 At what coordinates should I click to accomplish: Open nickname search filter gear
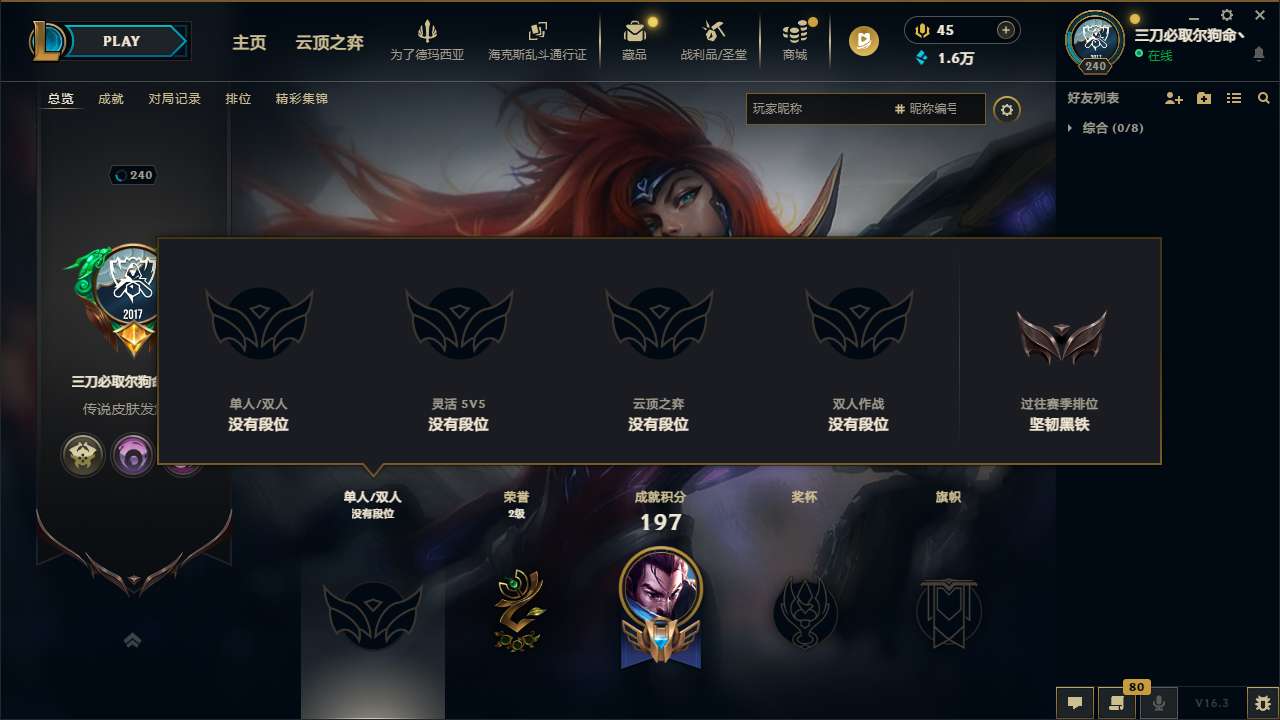(x=1007, y=110)
